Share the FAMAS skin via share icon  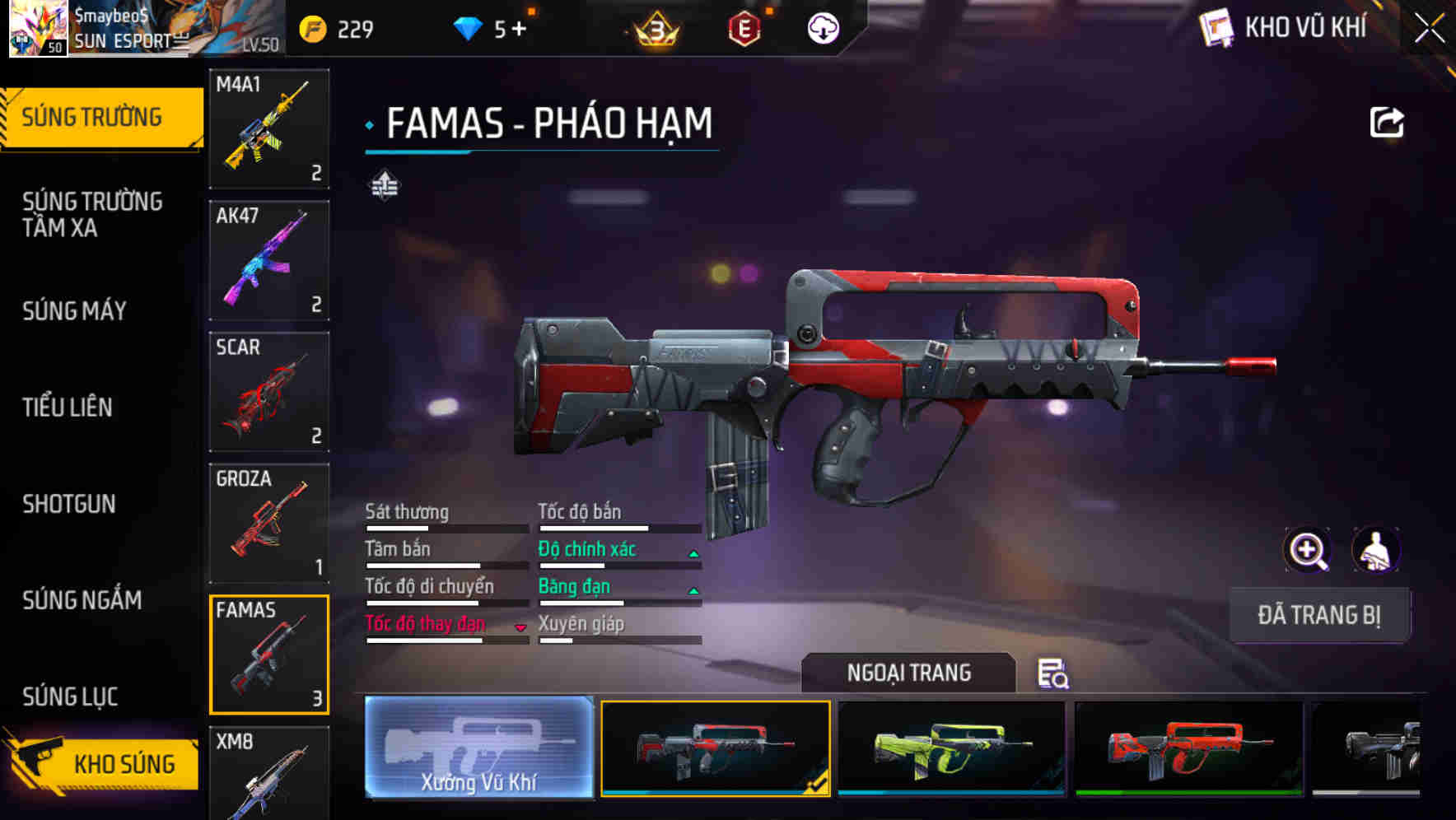tap(1386, 123)
